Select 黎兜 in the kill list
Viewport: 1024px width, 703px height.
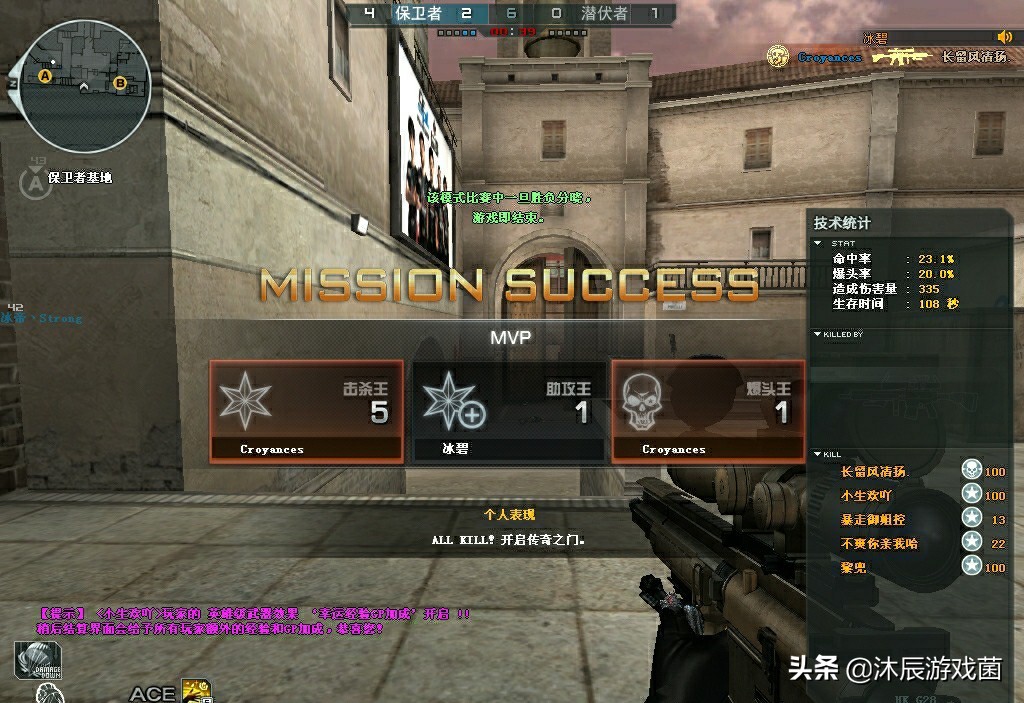click(x=853, y=568)
